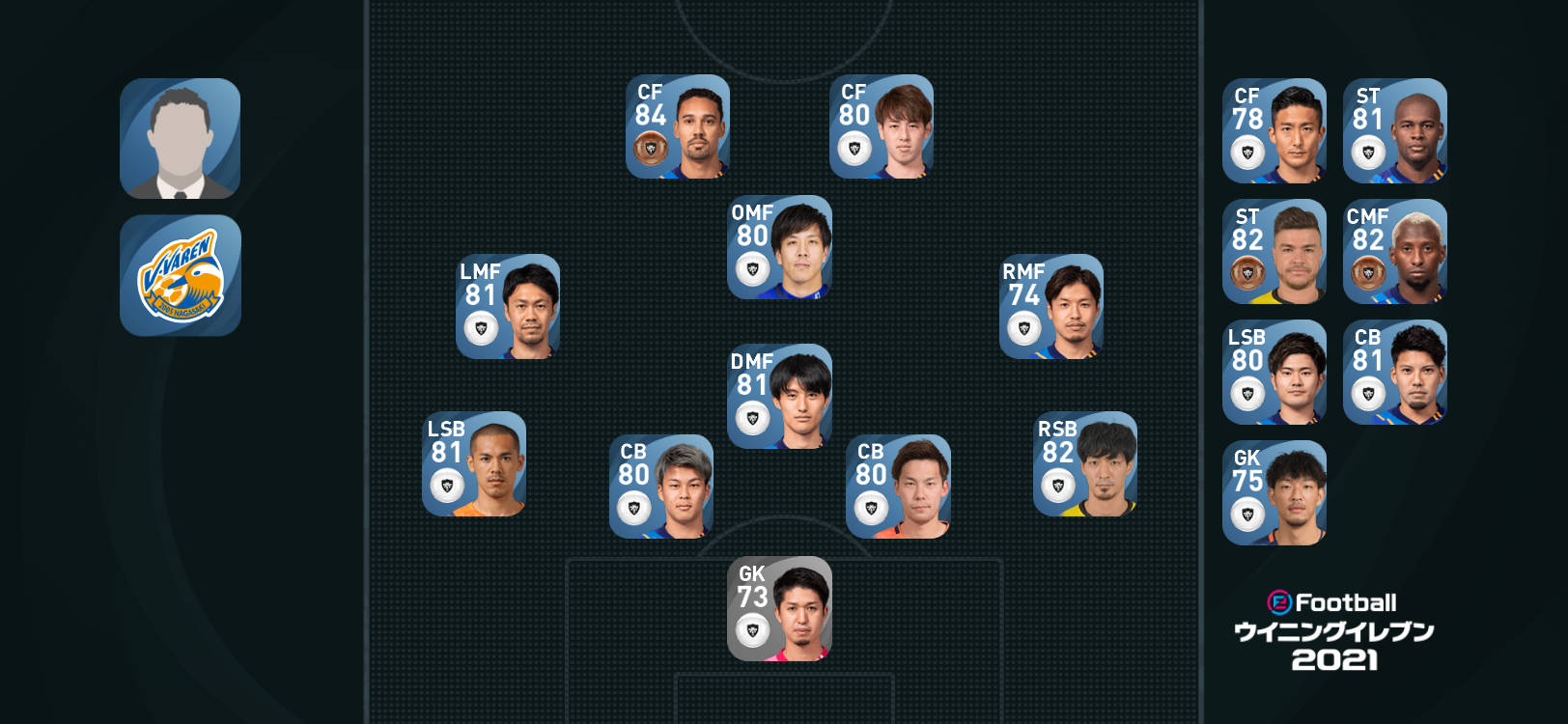Select the LSB 81 starting player card
The width and height of the screenshot is (1568, 724).
click(474, 463)
